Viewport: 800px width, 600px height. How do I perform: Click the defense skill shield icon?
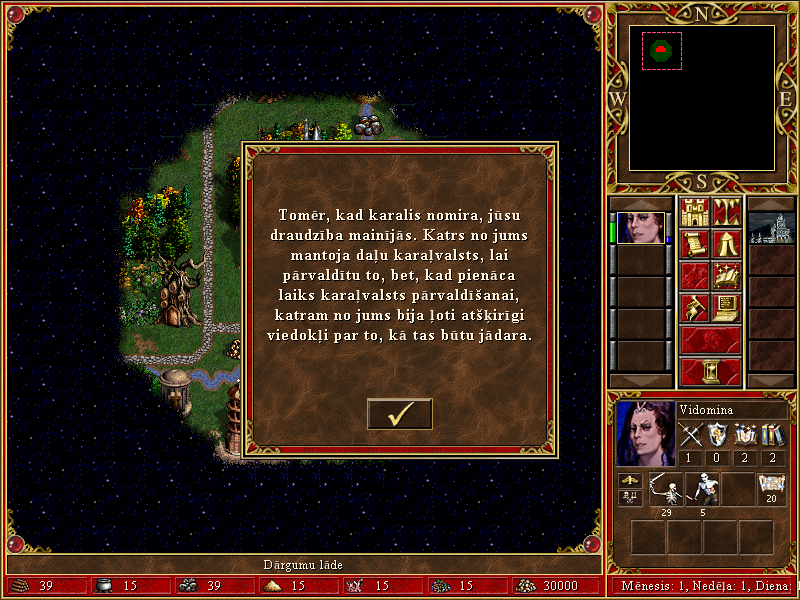point(718,435)
